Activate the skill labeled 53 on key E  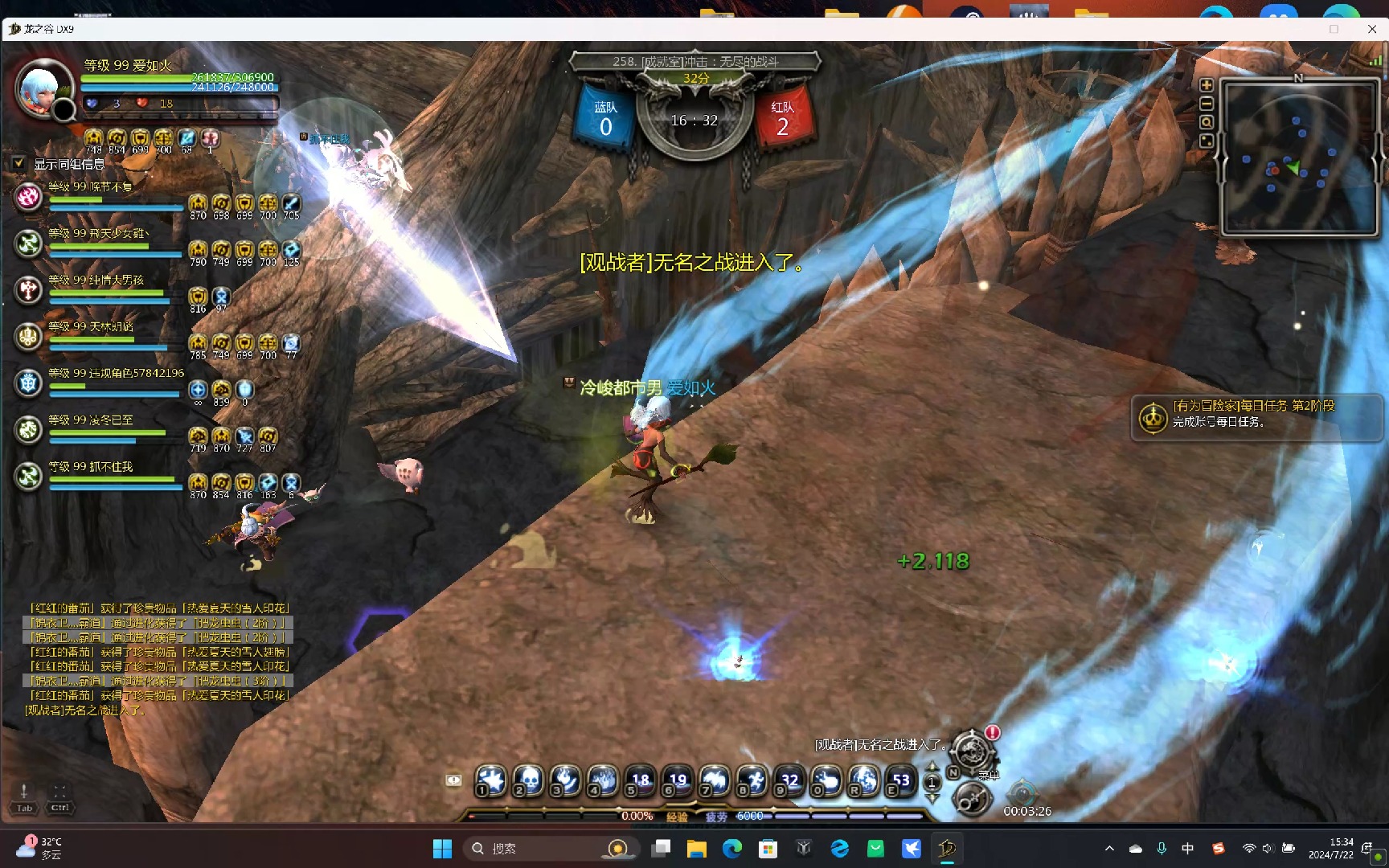click(x=900, y=781)
